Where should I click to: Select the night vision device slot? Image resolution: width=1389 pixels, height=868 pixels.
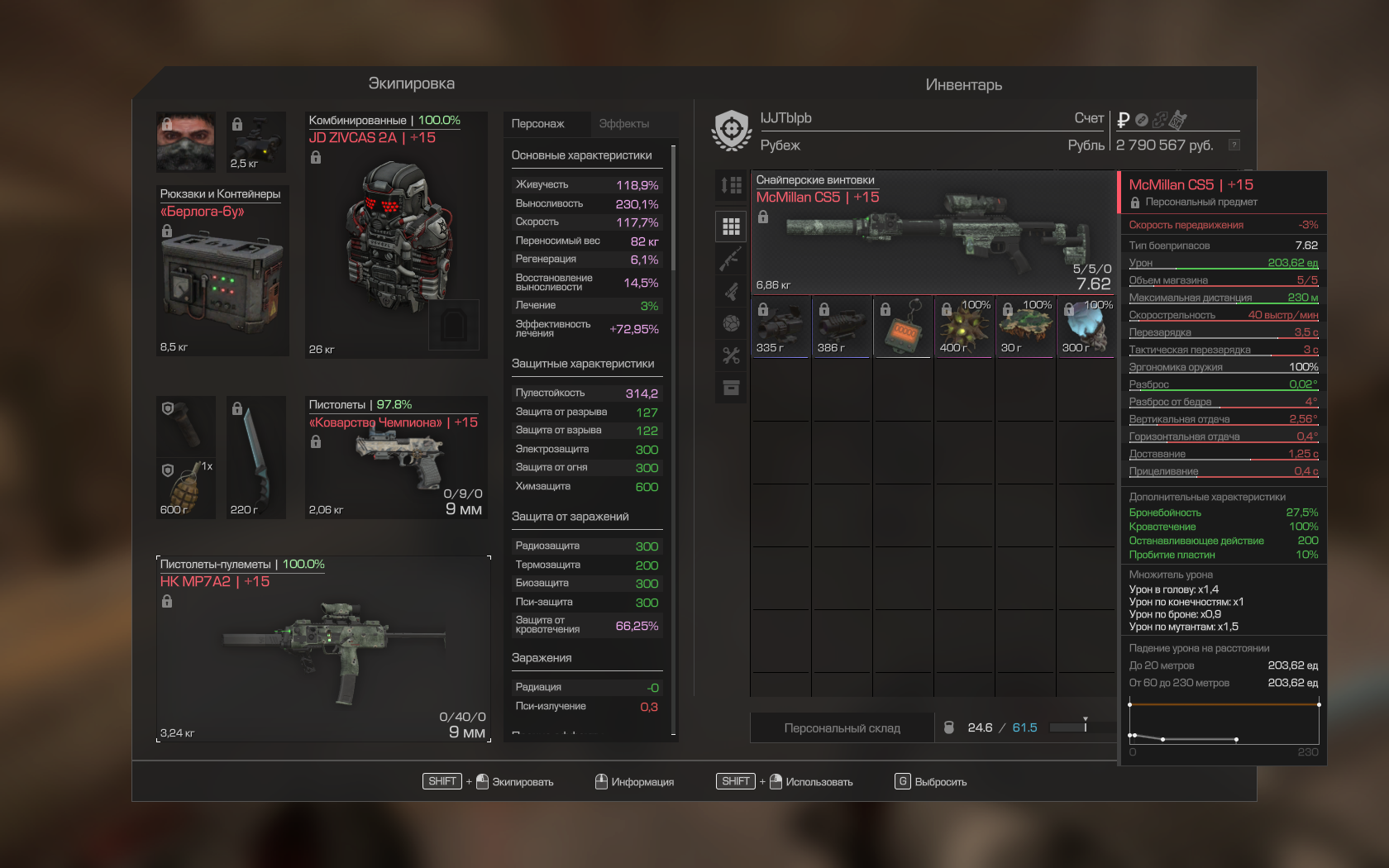(x=256, y=141)
